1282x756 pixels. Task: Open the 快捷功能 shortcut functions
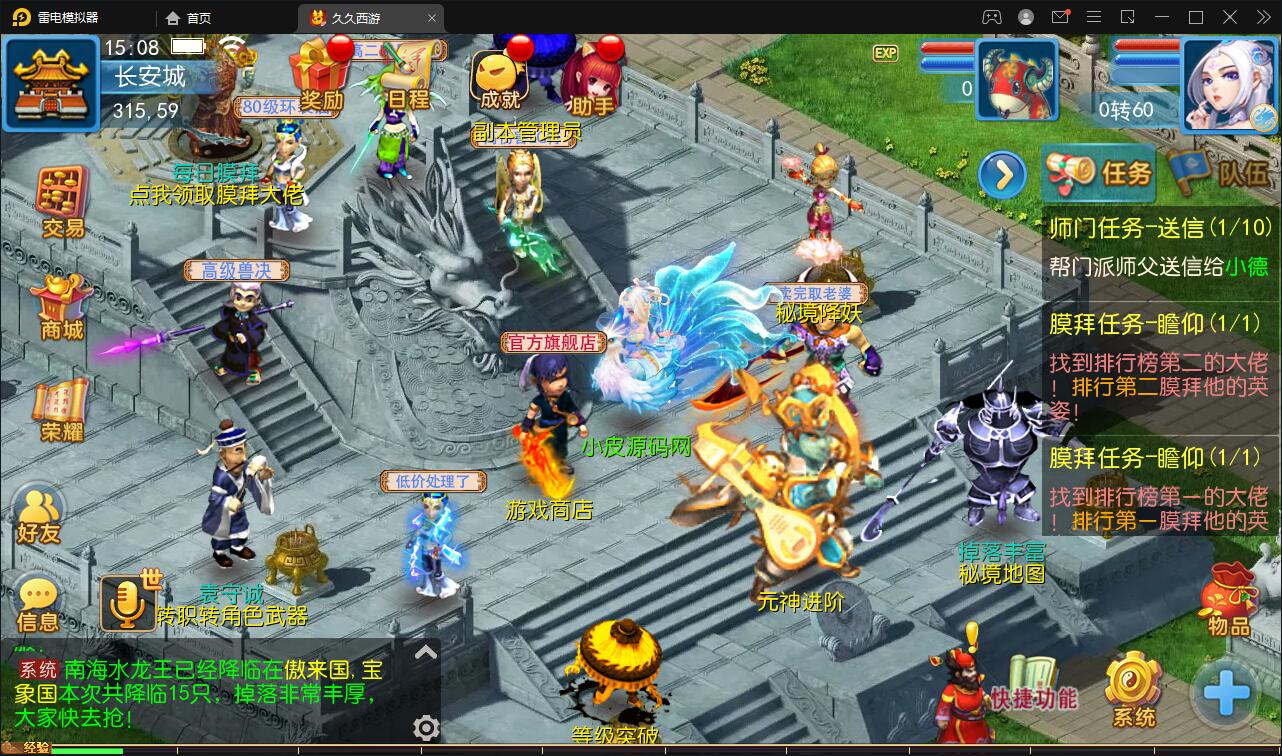[1034, 685]
